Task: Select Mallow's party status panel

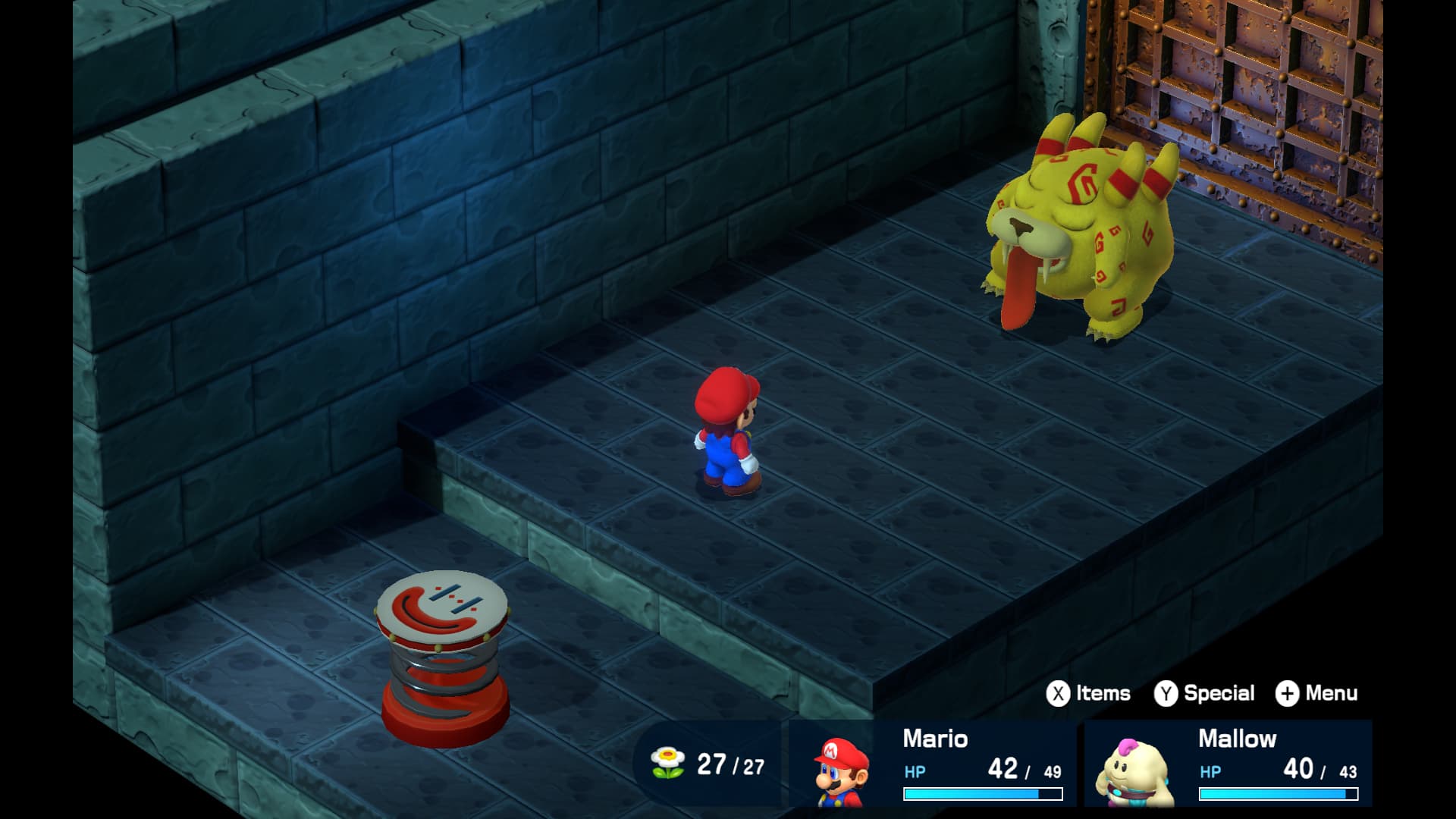Action: tap(1228, 764)
